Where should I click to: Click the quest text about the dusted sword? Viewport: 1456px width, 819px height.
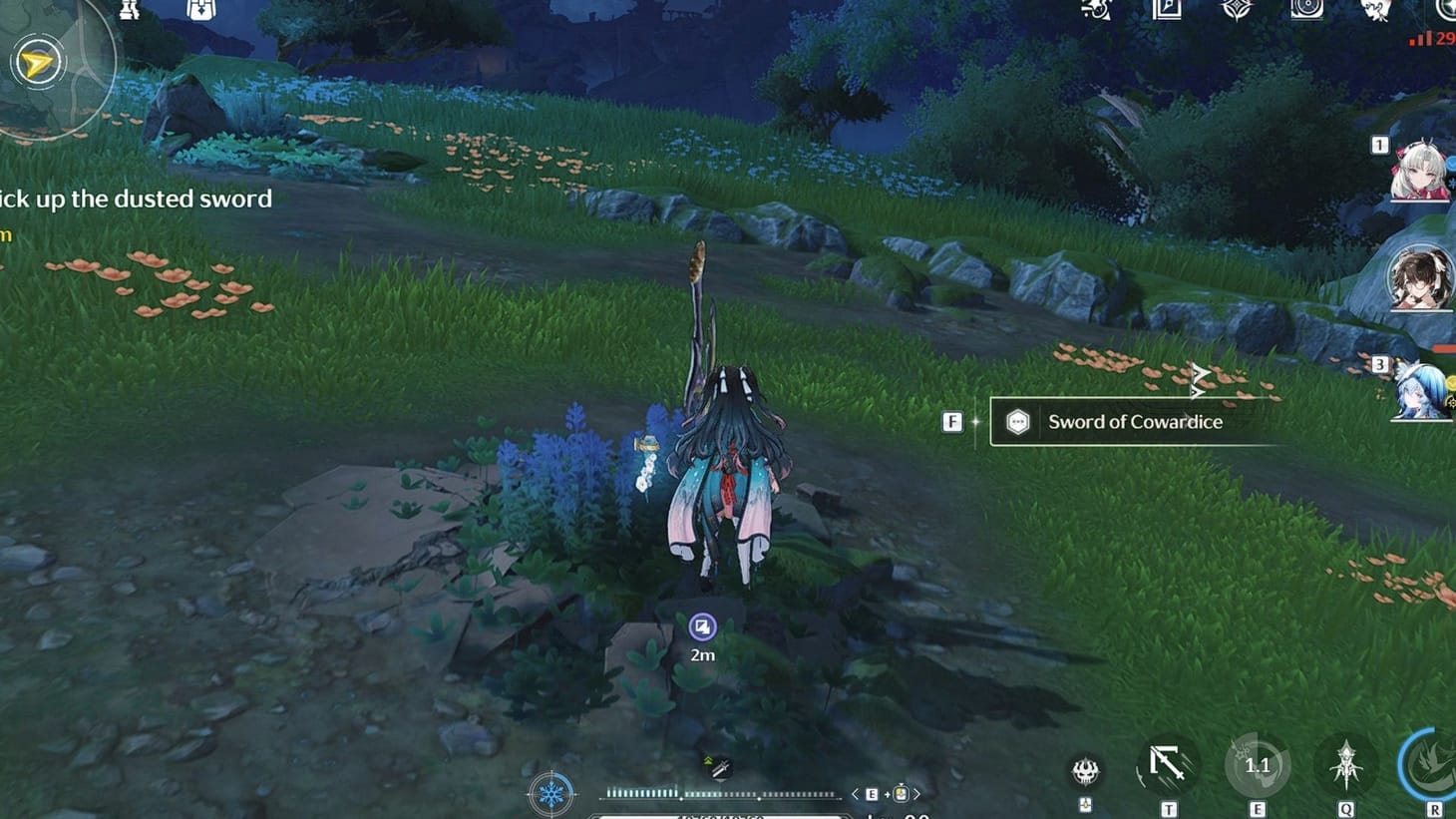[136, 199]
